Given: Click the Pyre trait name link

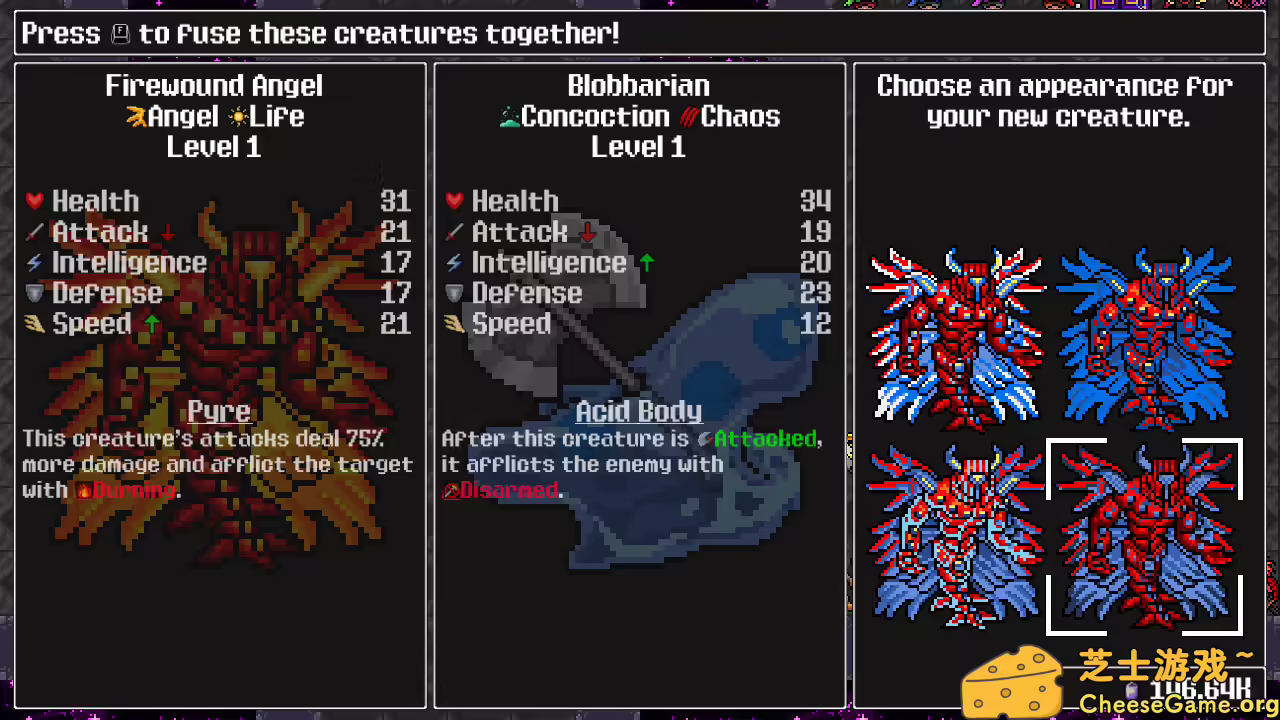Looking at the screenshot, I should 219,411.
